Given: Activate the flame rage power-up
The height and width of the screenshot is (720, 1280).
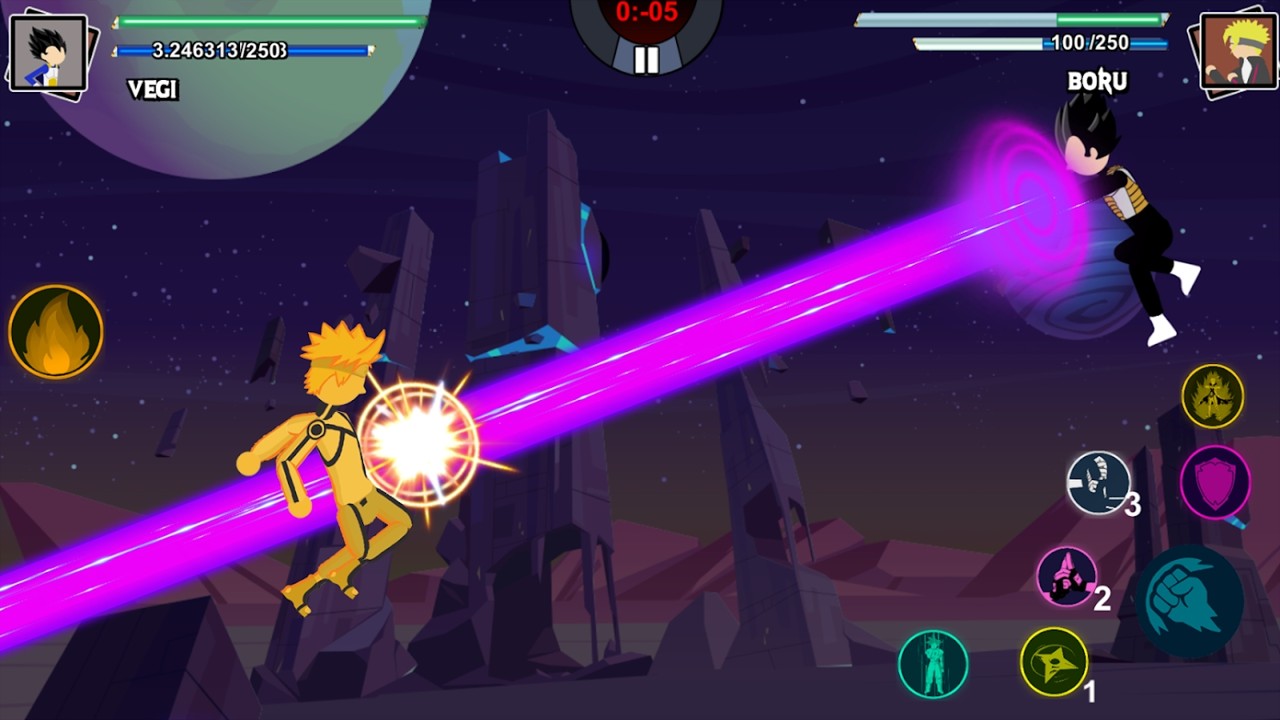Looking at the screenshot, I should (55, 331).
